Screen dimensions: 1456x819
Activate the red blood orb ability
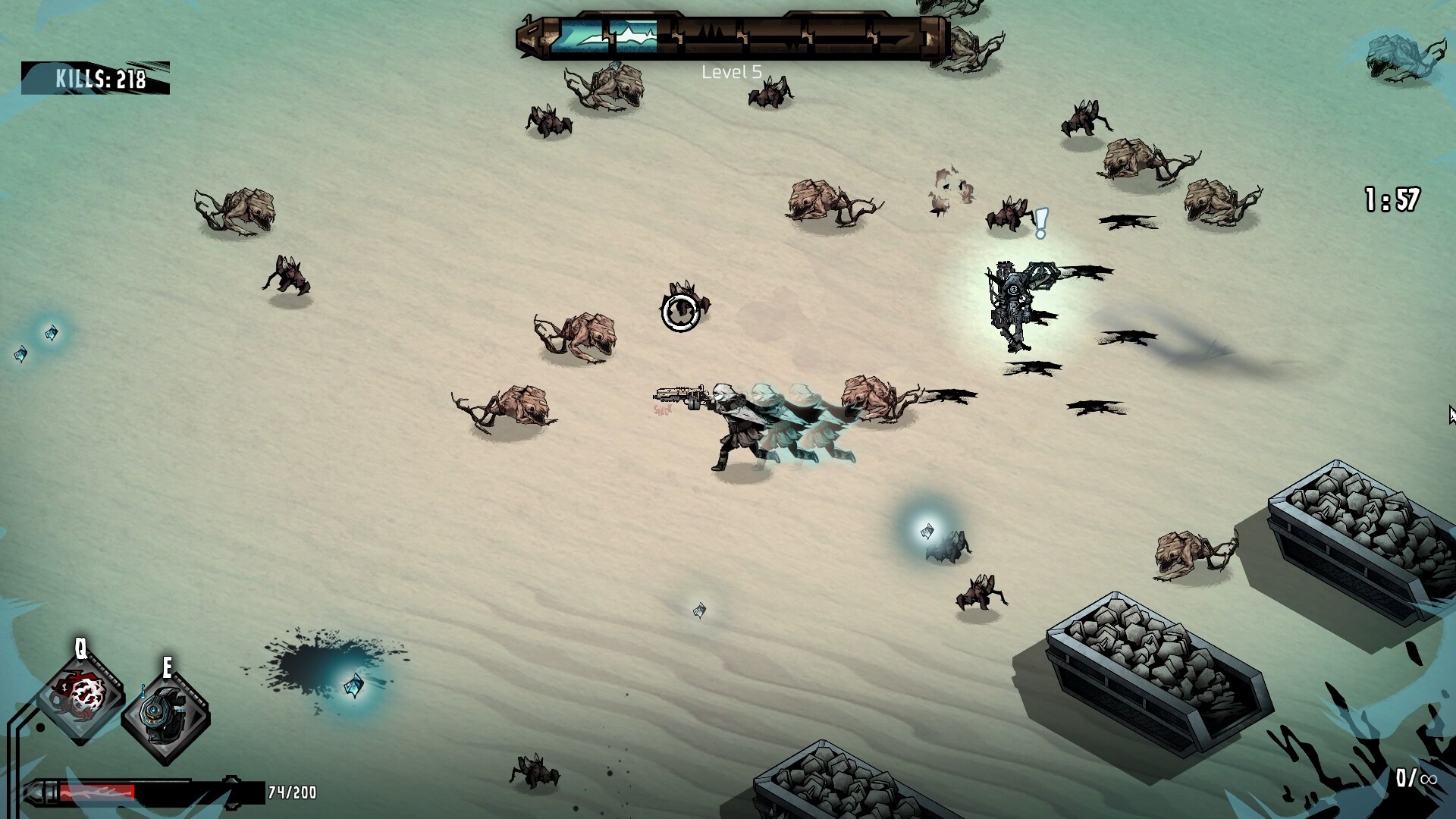click(81, 695)
